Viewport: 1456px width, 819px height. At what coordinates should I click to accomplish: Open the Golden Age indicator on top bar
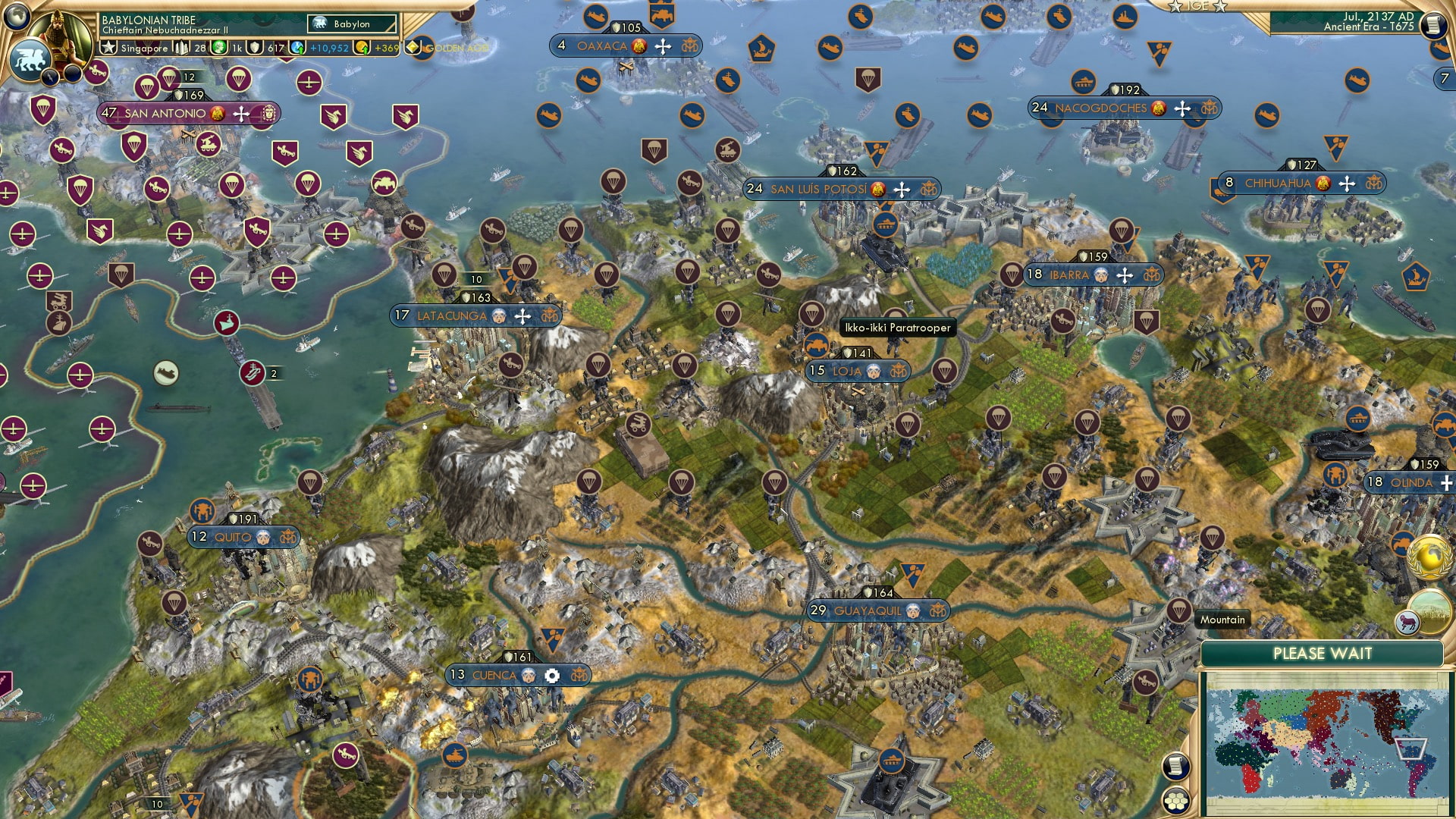coord(413,47)
